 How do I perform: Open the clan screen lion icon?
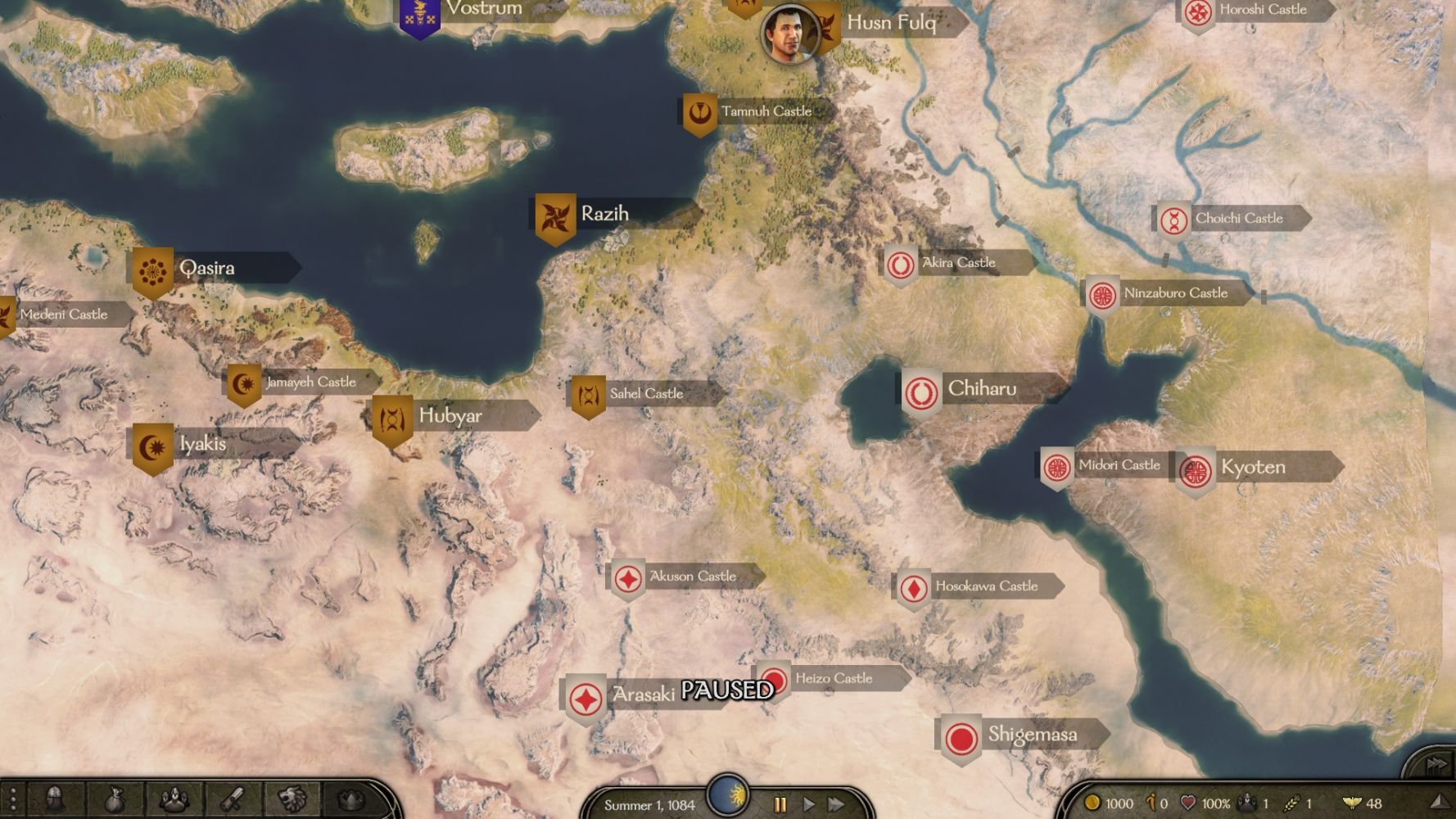pyautogui.click(x=292, y=799)
